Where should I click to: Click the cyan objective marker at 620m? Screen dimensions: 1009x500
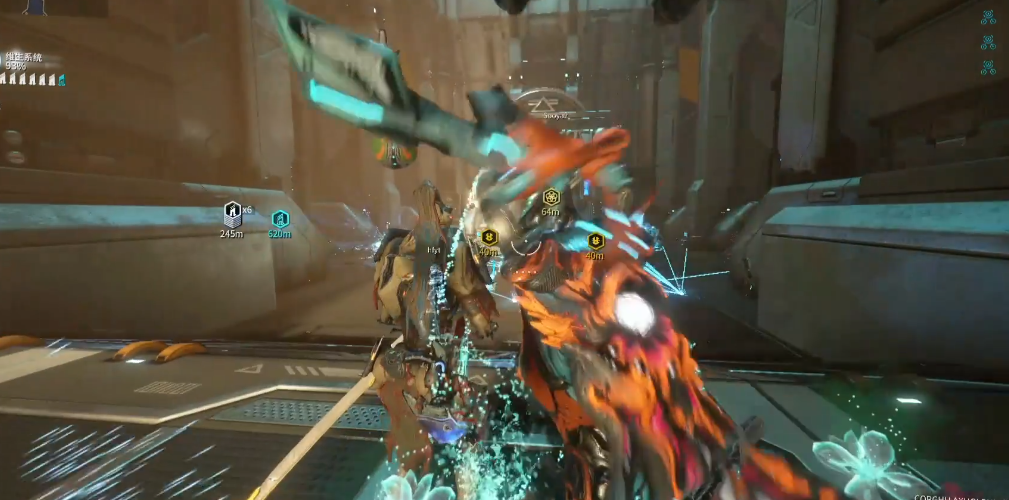point(280,218)
